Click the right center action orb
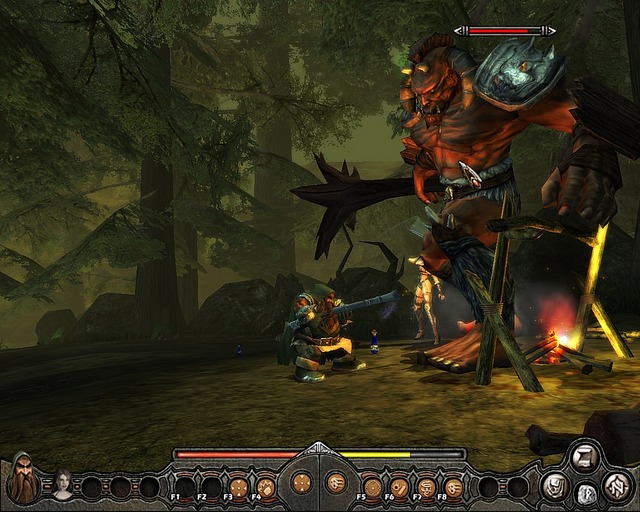This screenshot has width=640, height=512. [336, 483]
